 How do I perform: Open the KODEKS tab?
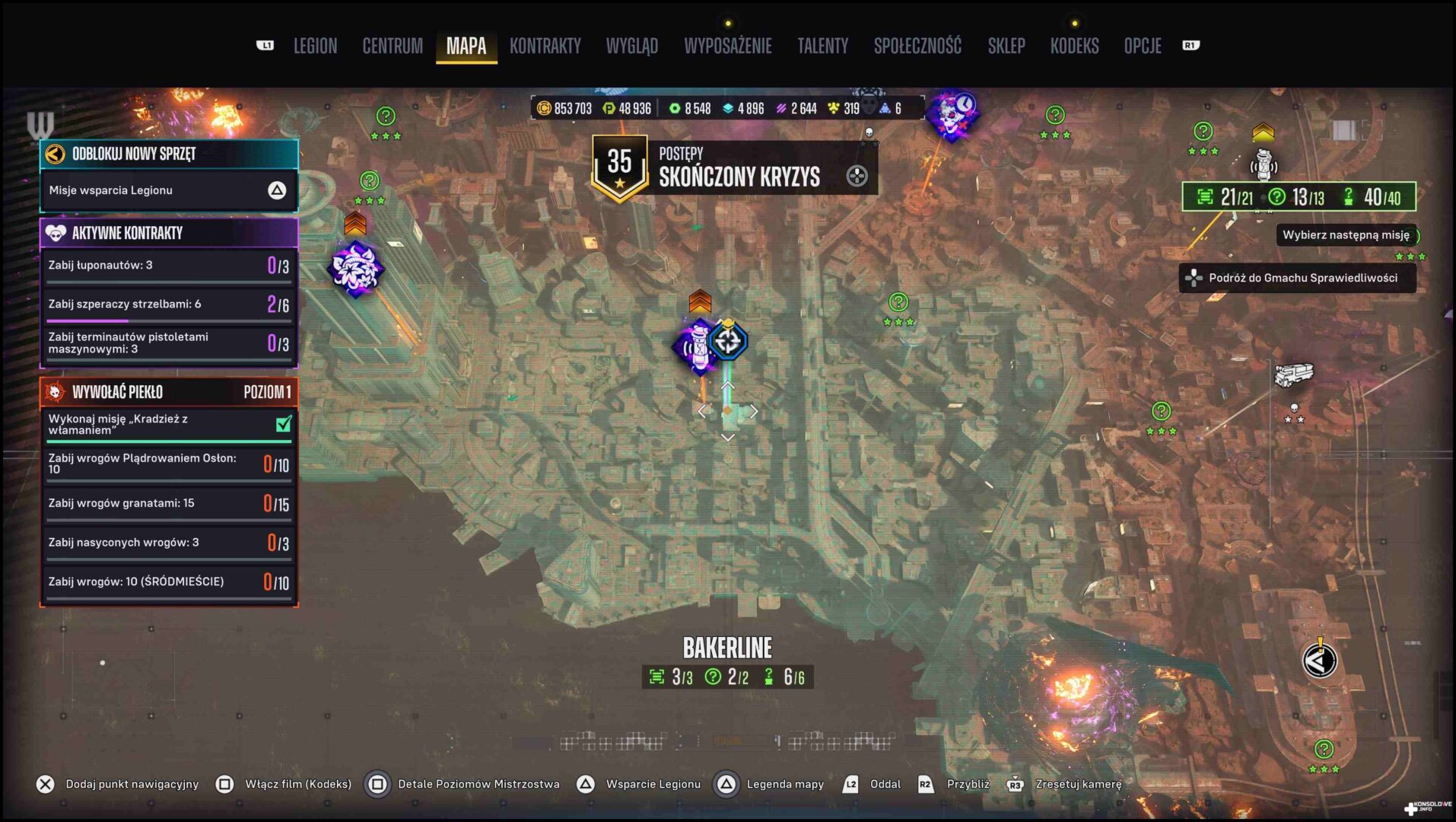coord(1074,46)
